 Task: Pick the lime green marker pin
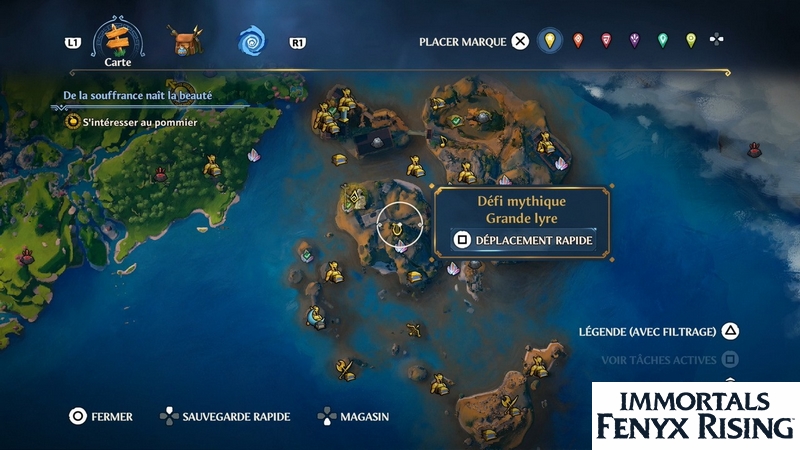pos(690,41)
